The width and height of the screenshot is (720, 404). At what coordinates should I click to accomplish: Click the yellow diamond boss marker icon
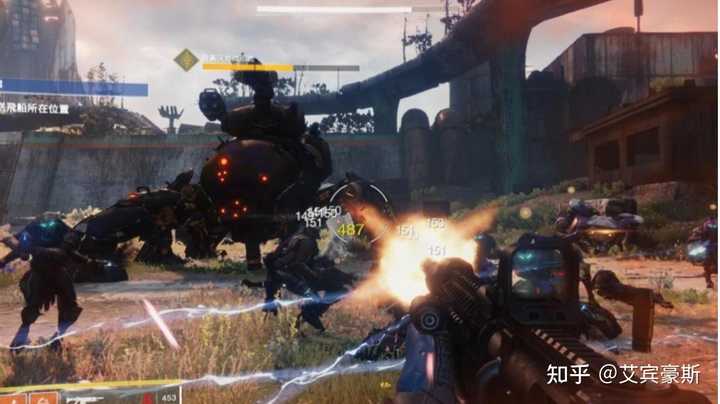(186, 60)
